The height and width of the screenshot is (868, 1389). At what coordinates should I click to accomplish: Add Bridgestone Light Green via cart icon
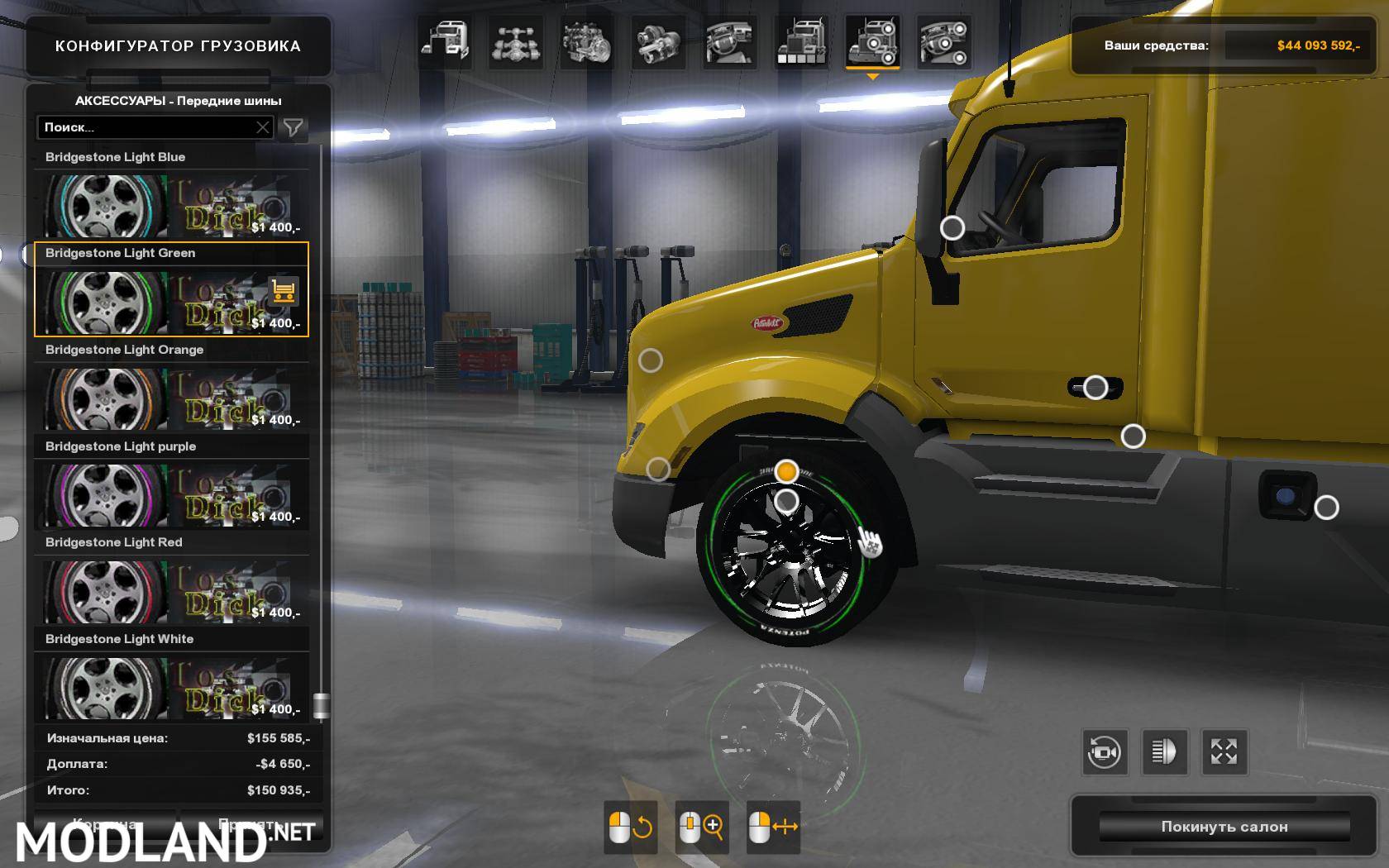click(x=284, y=293)
